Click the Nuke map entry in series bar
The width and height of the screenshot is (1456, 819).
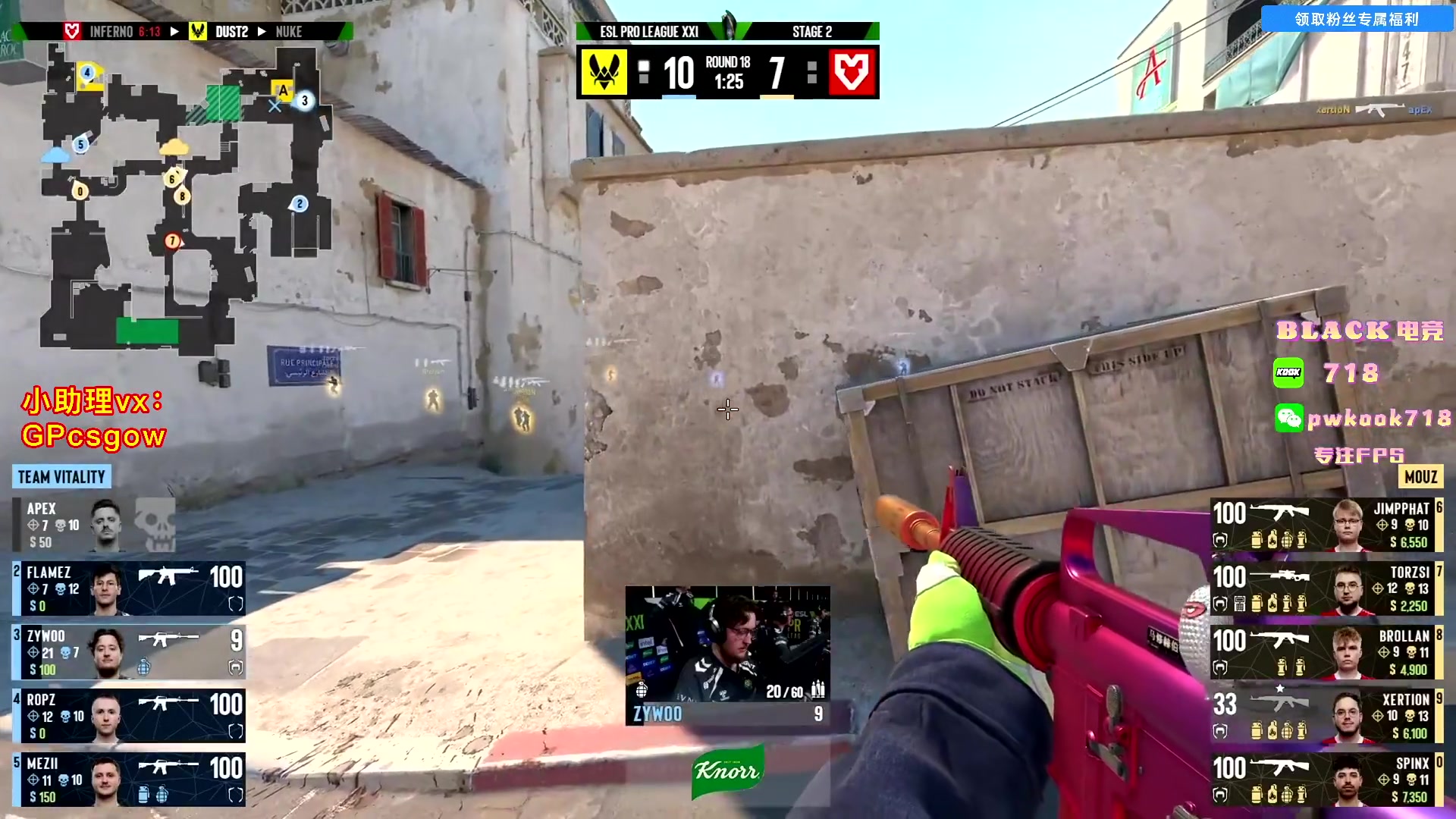289,32
